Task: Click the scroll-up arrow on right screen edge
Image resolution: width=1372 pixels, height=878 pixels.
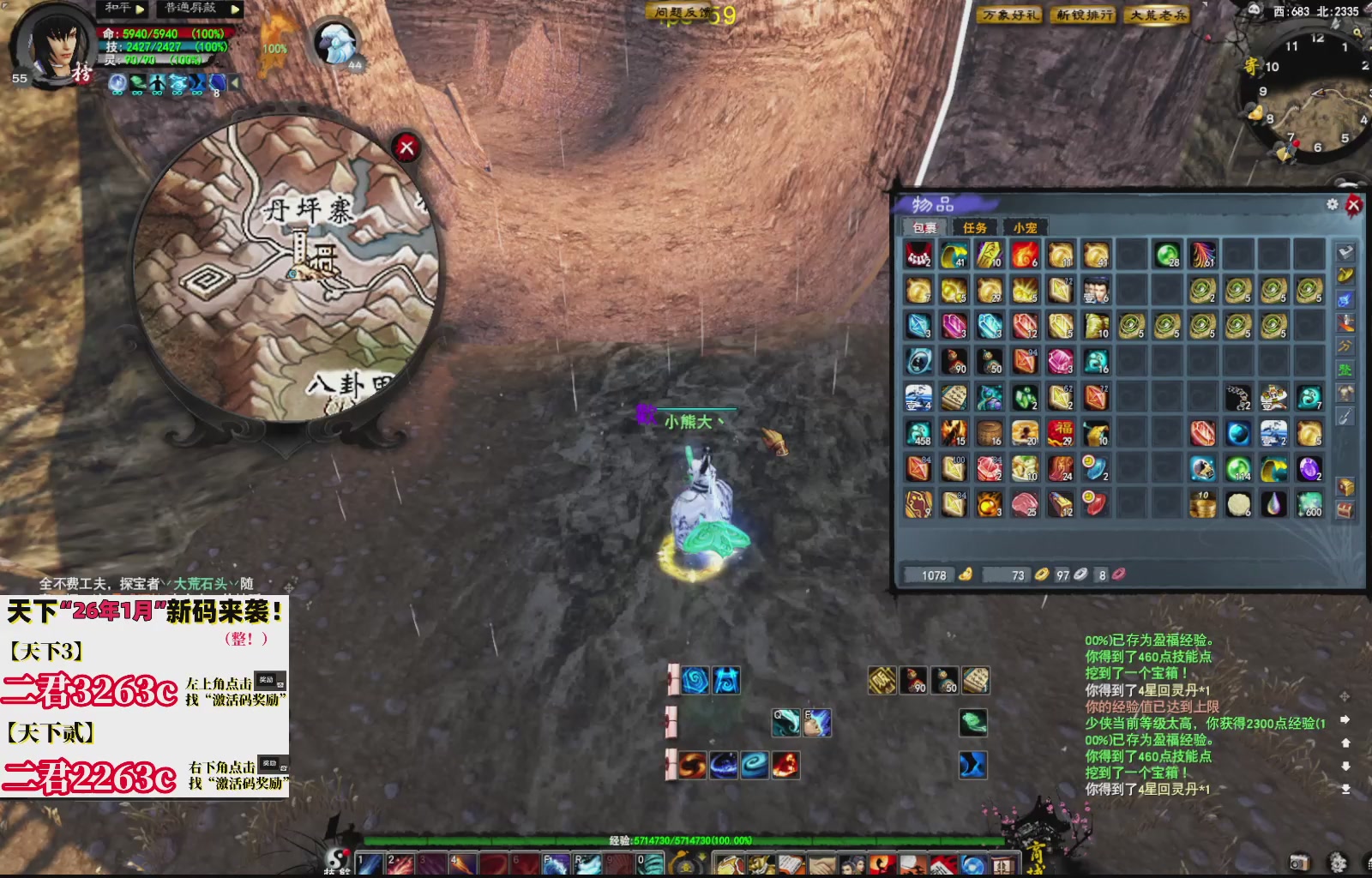Action: click(1345, 743)
